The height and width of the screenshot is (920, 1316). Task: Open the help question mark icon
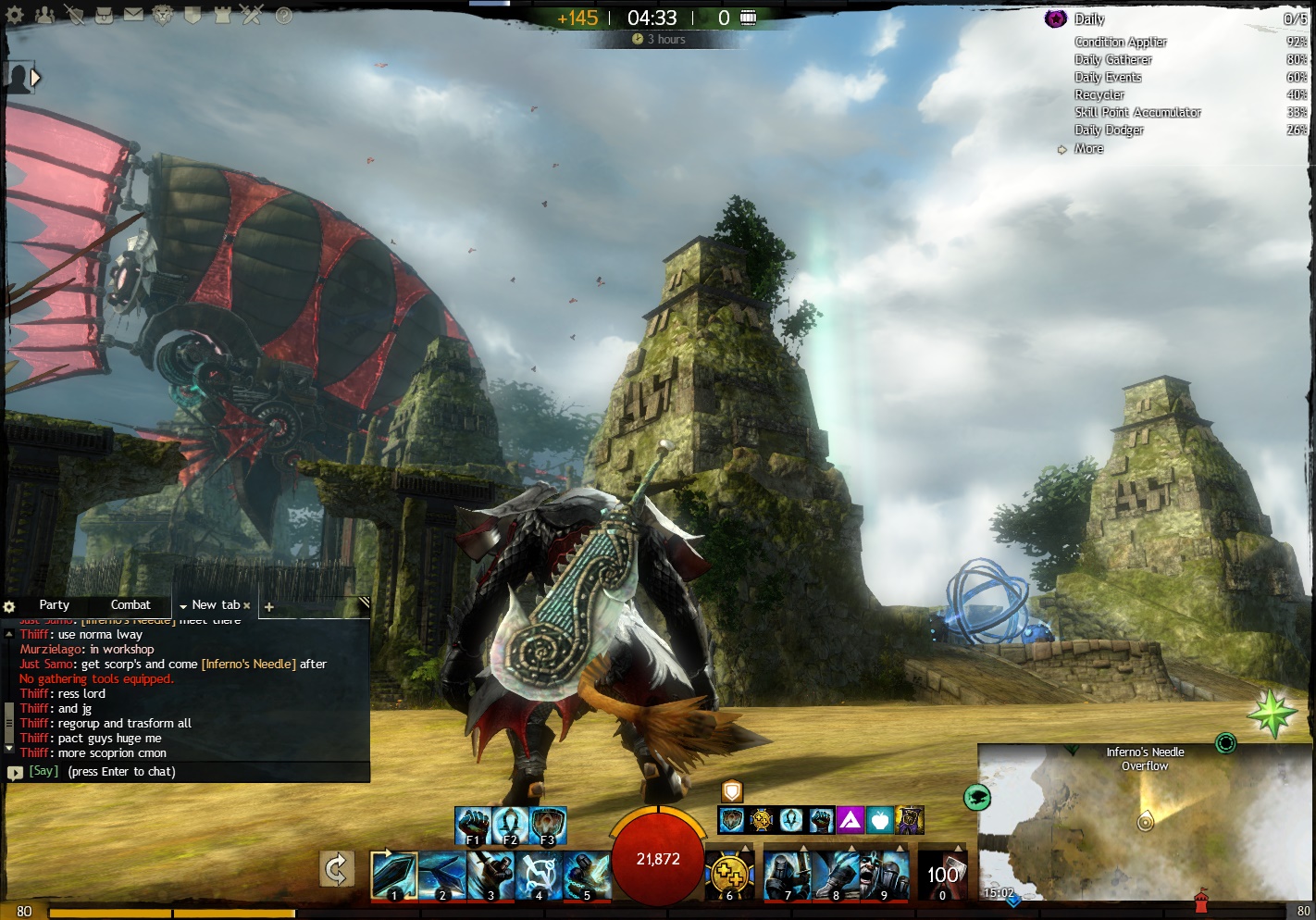283,15
